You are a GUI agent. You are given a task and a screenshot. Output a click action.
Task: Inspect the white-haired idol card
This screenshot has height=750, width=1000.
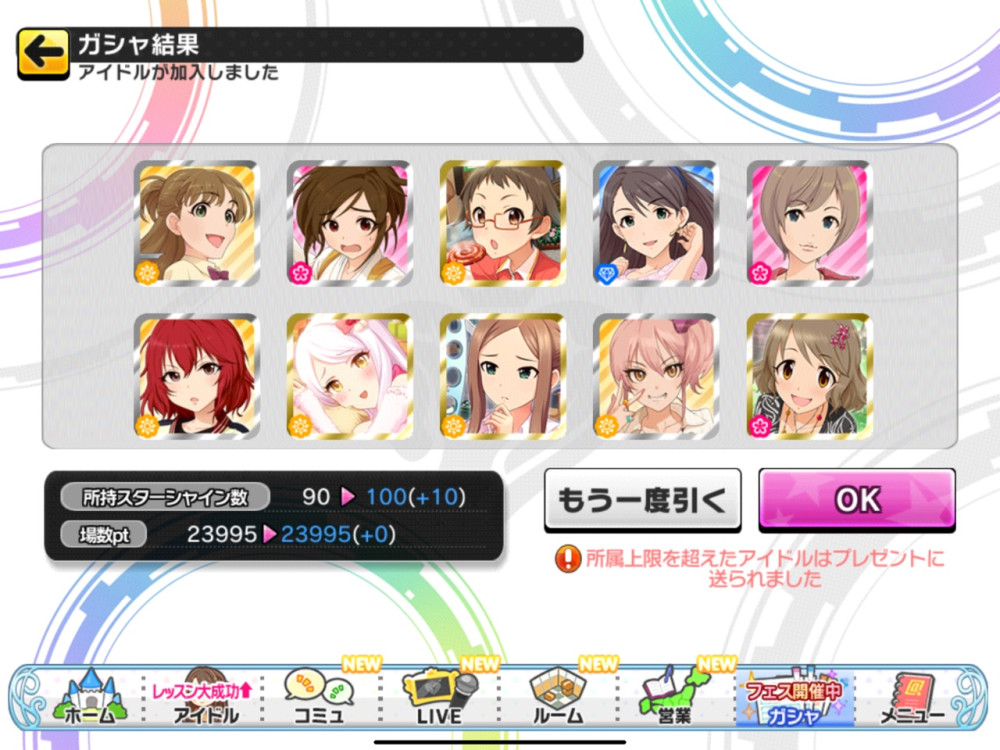point(348,377)
